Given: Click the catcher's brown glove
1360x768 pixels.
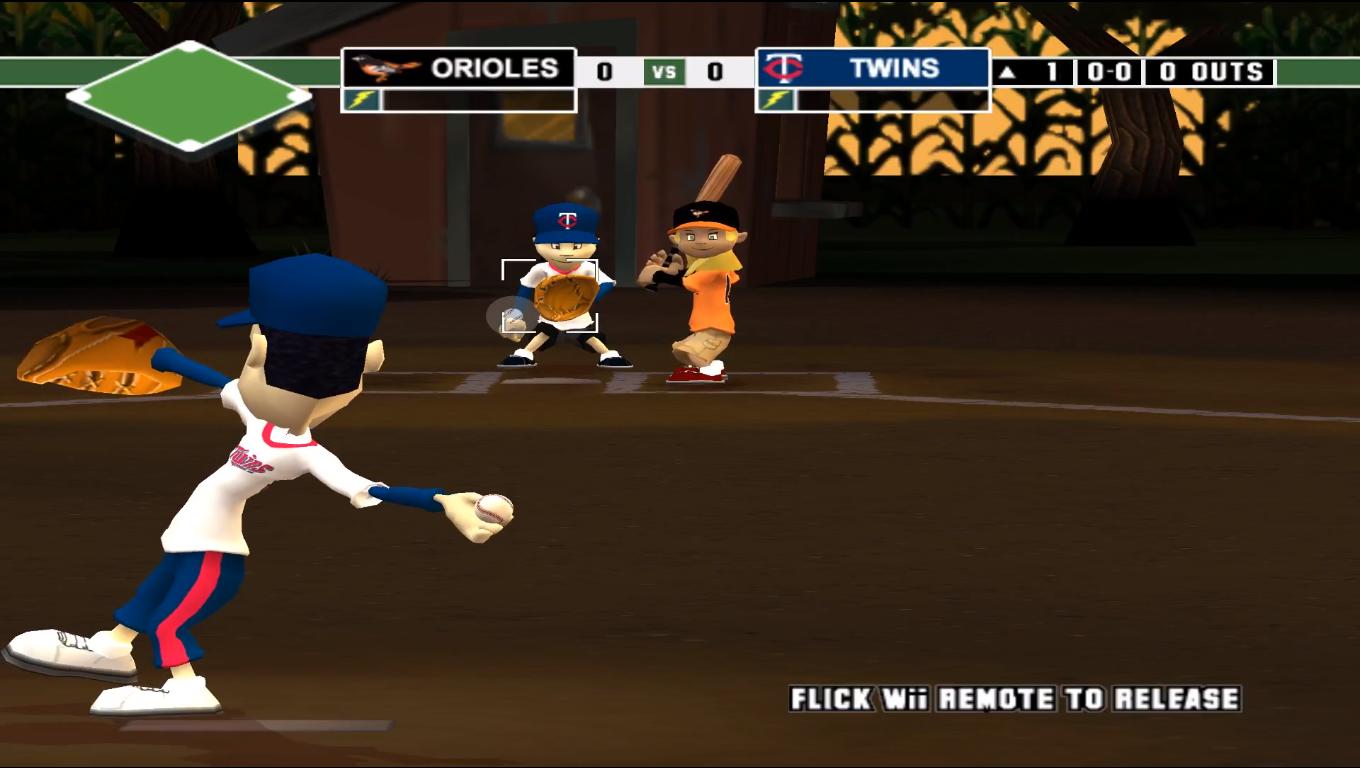Looking at the screenshot, I should (565, 295).
